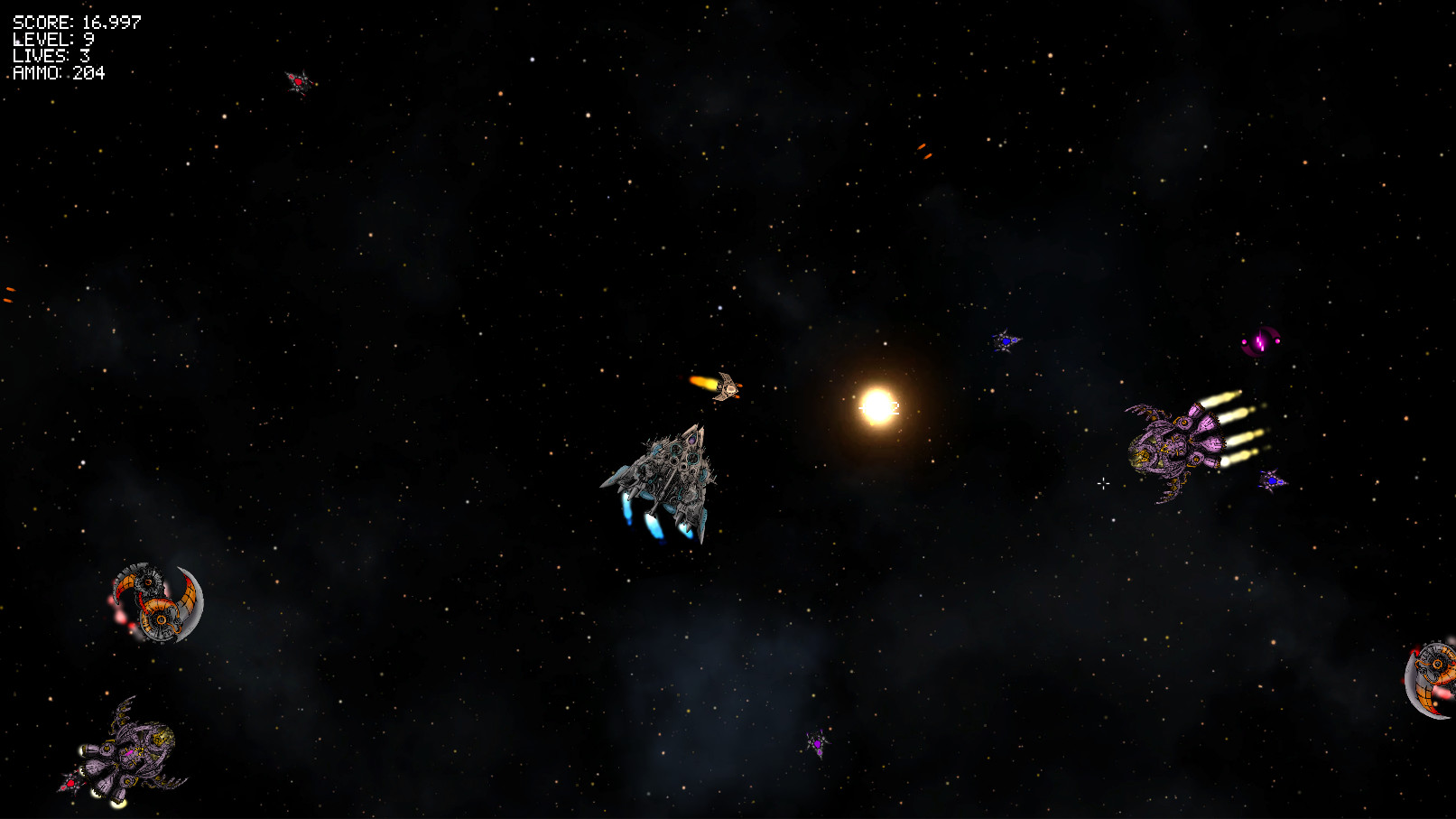This screenshot has width=1456, height=819.
Task: Select the large player ship in center
Action: (672, 474)
